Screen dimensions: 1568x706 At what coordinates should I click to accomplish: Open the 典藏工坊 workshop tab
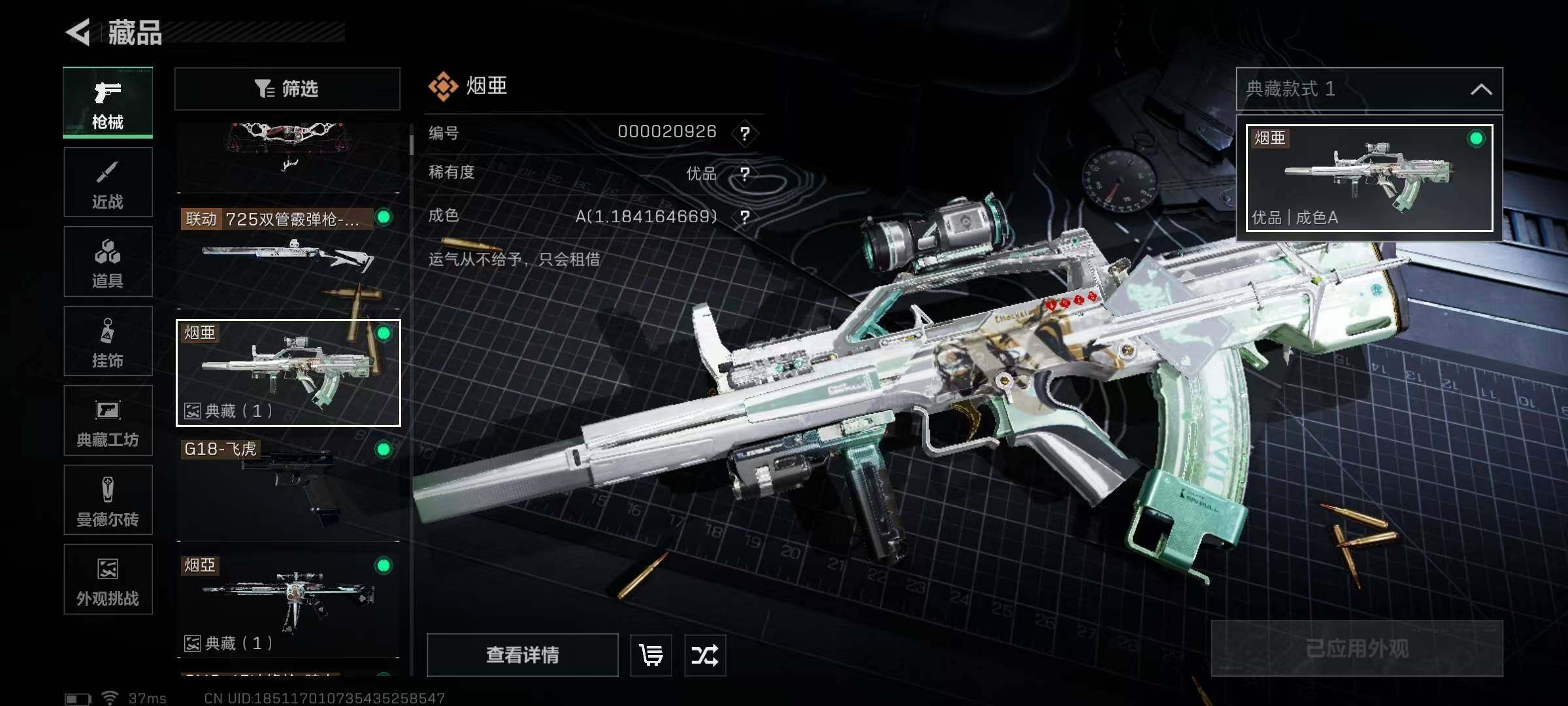pyautogui.click(x=108, y=420)
